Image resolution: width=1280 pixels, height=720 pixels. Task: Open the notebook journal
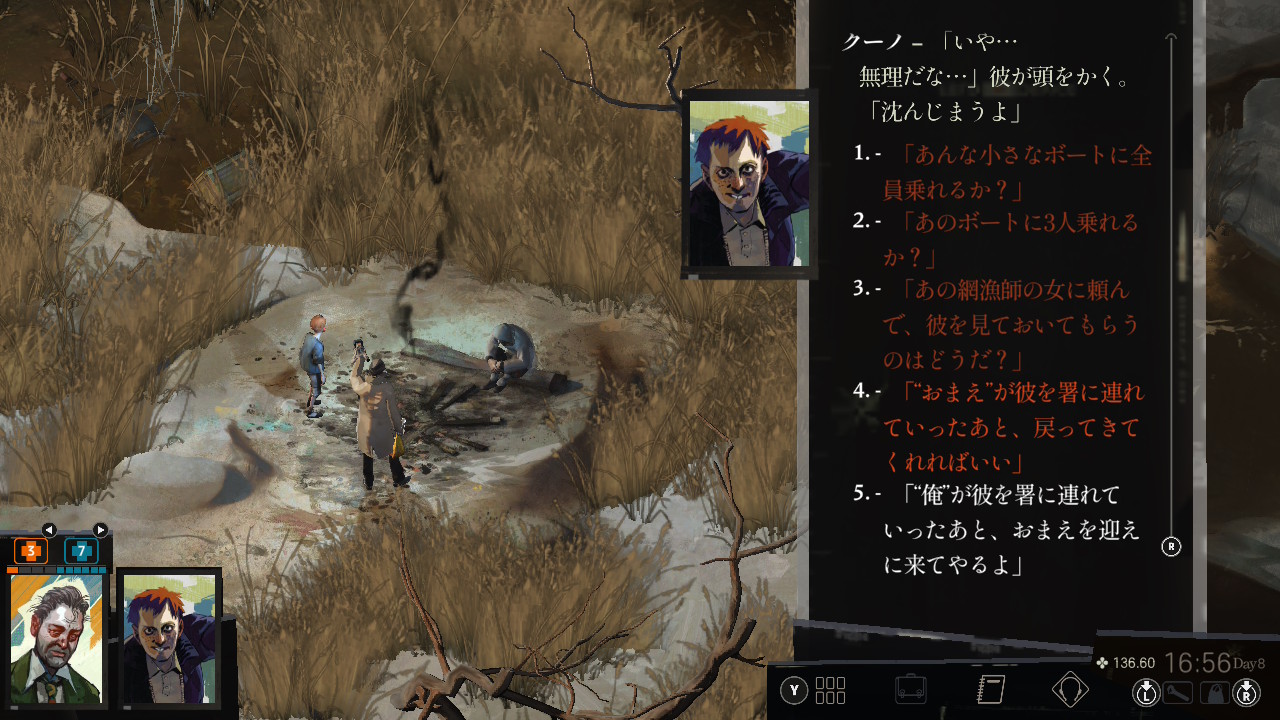point(990,690)
